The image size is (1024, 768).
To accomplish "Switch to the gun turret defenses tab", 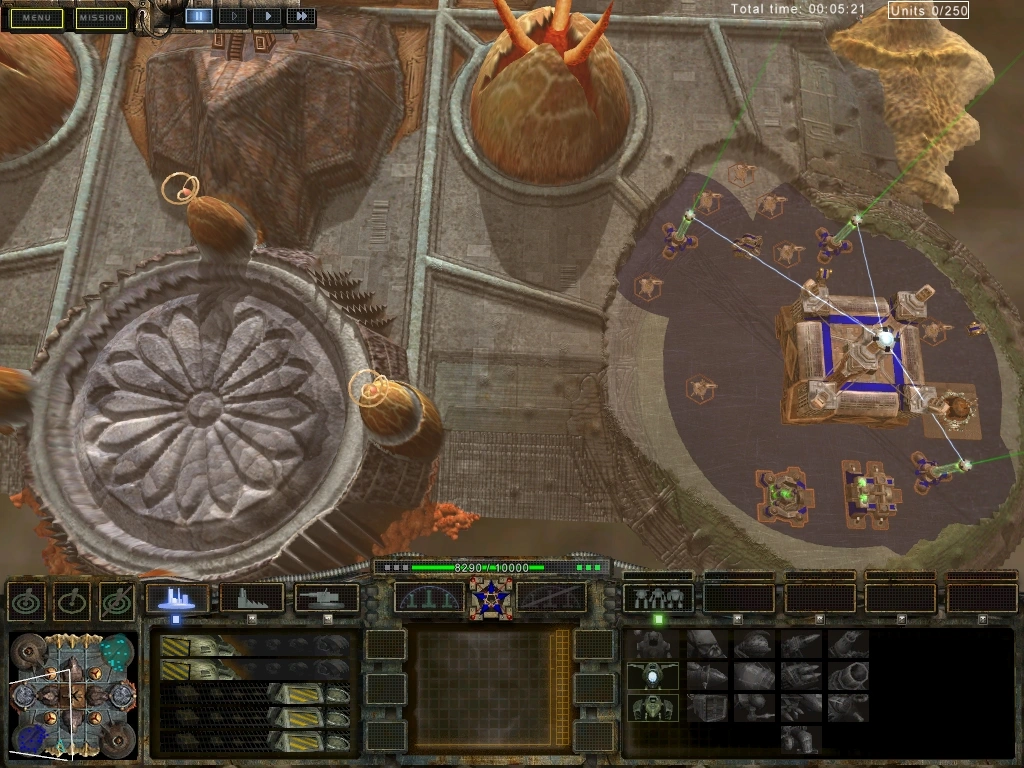I will (326, 598).
